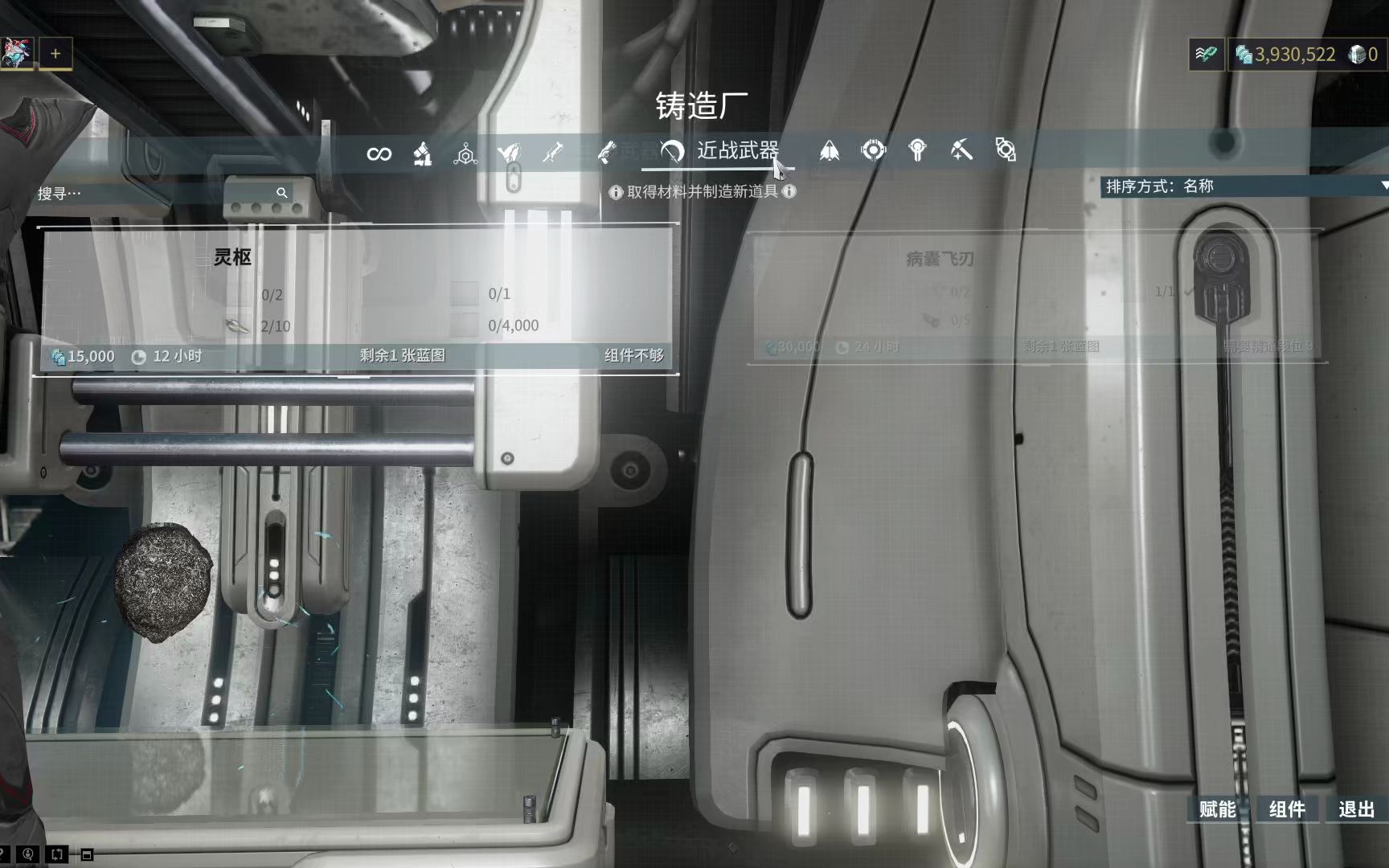Show all items via the infinity tab
The width and height of the screenshot is (1389, 868).
tap(379, 153)
